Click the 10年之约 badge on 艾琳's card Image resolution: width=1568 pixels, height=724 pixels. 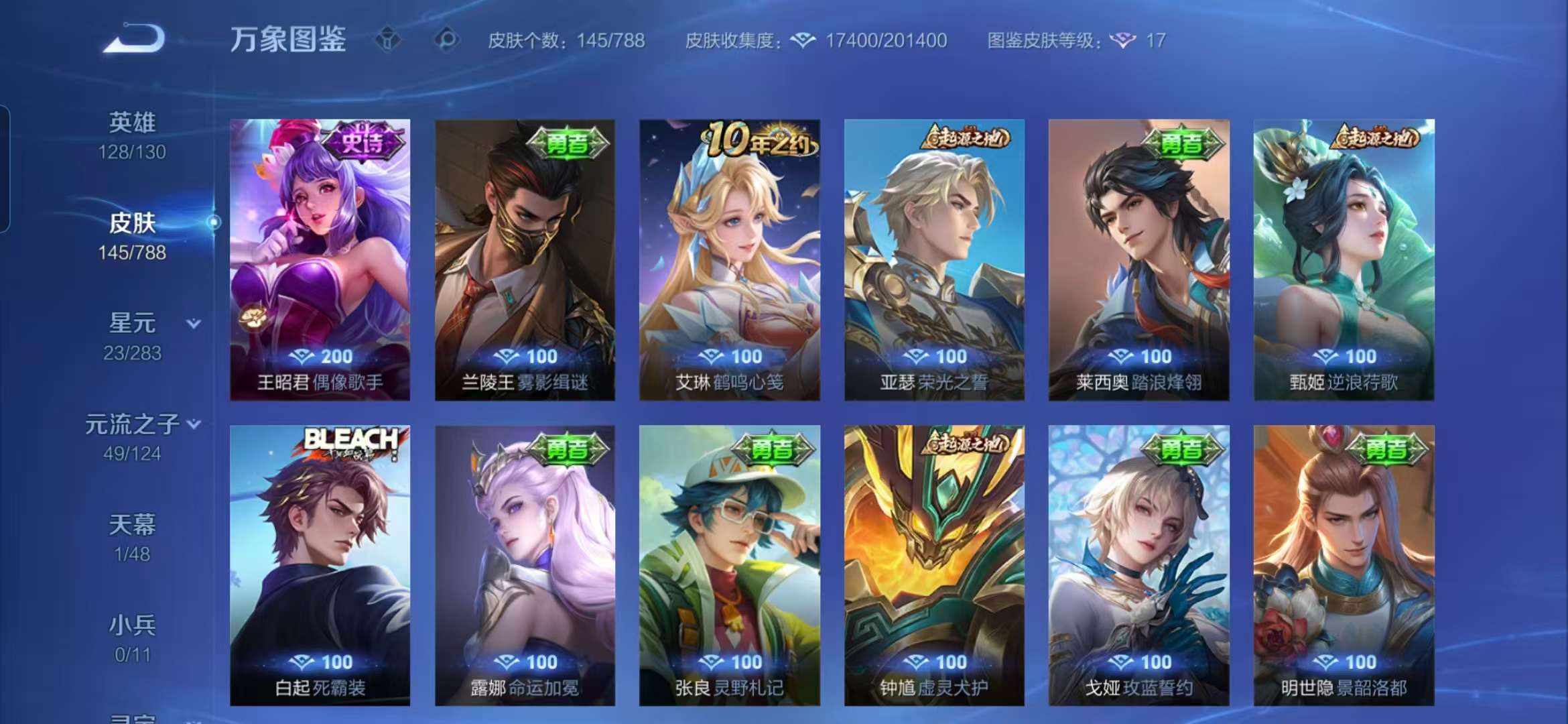(759, 139)
